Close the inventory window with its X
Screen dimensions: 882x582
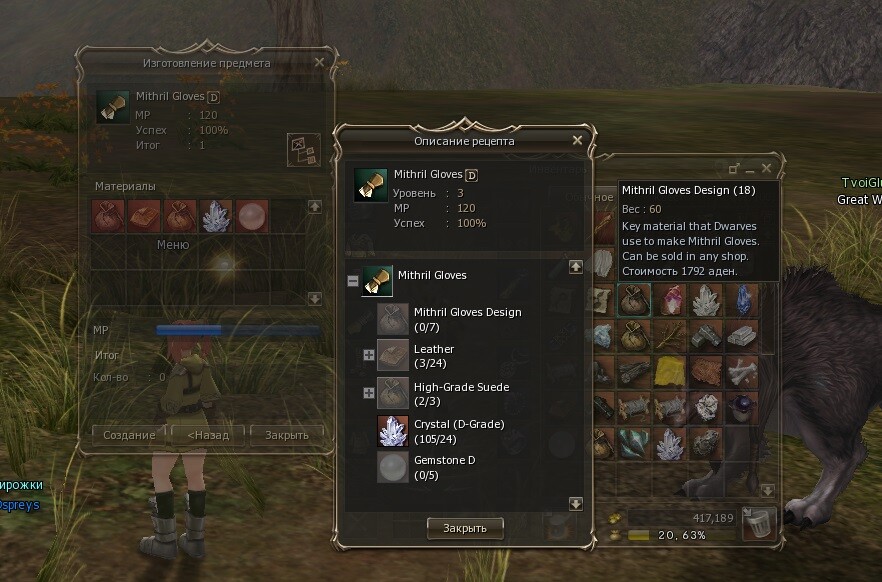[767, 169]
